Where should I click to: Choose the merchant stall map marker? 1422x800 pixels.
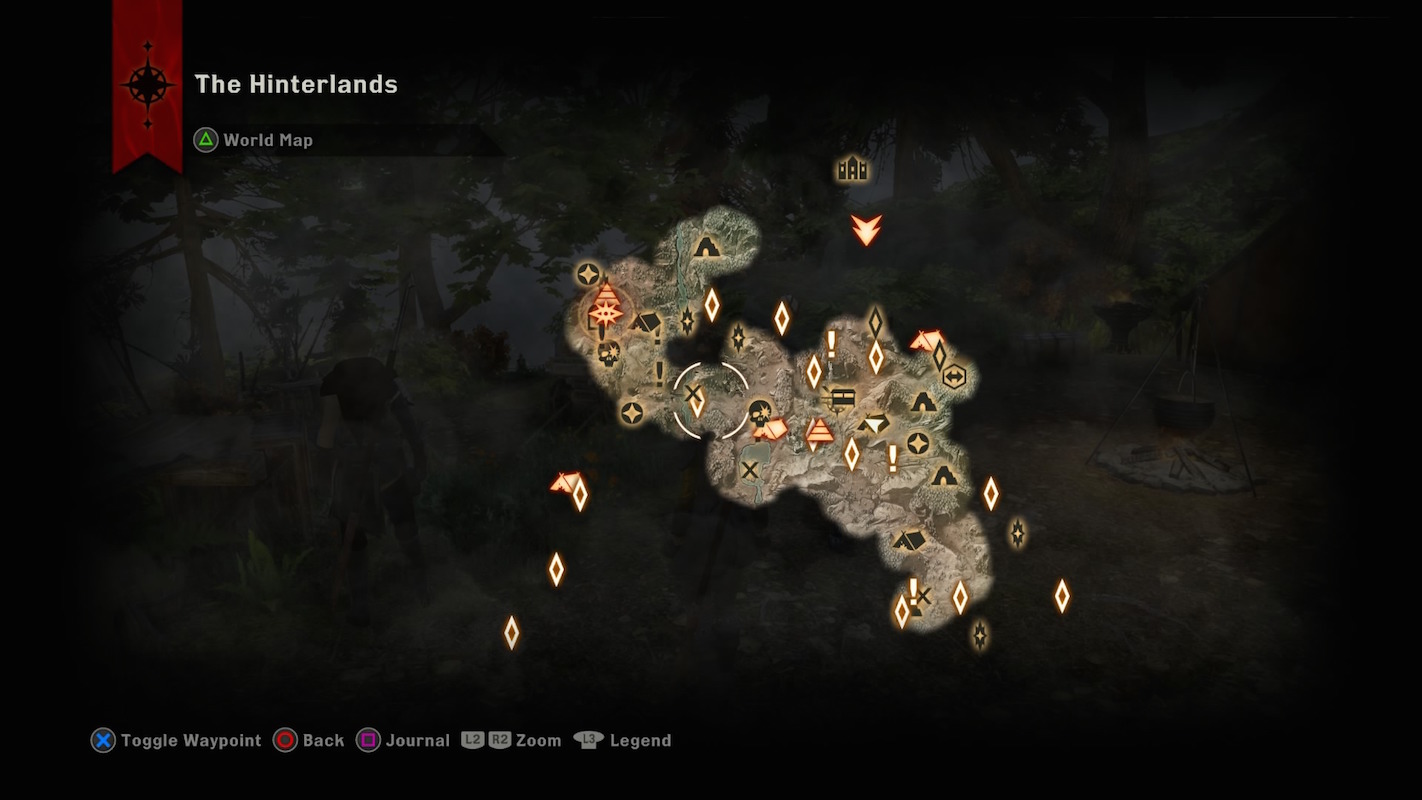(x=843, y=398)
